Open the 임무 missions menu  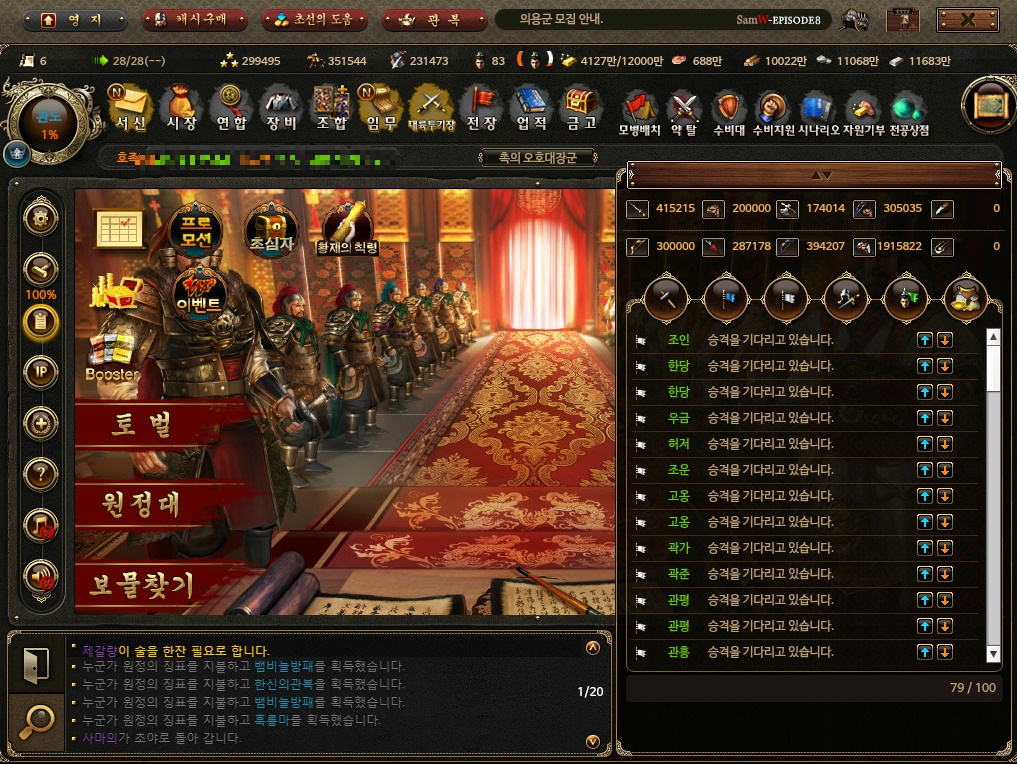click(381, 108)
